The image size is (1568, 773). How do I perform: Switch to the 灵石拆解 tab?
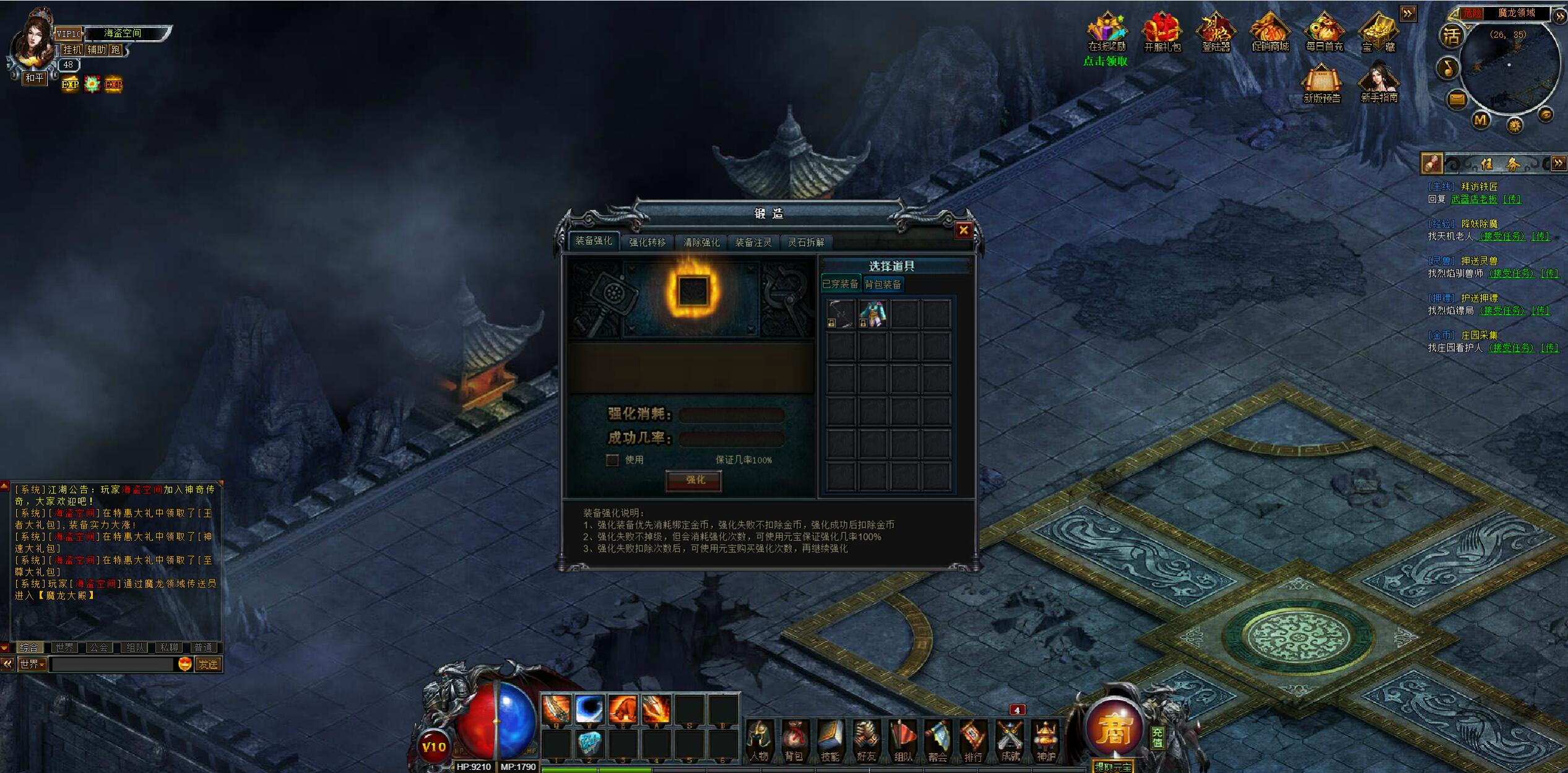tap(805, 242)
